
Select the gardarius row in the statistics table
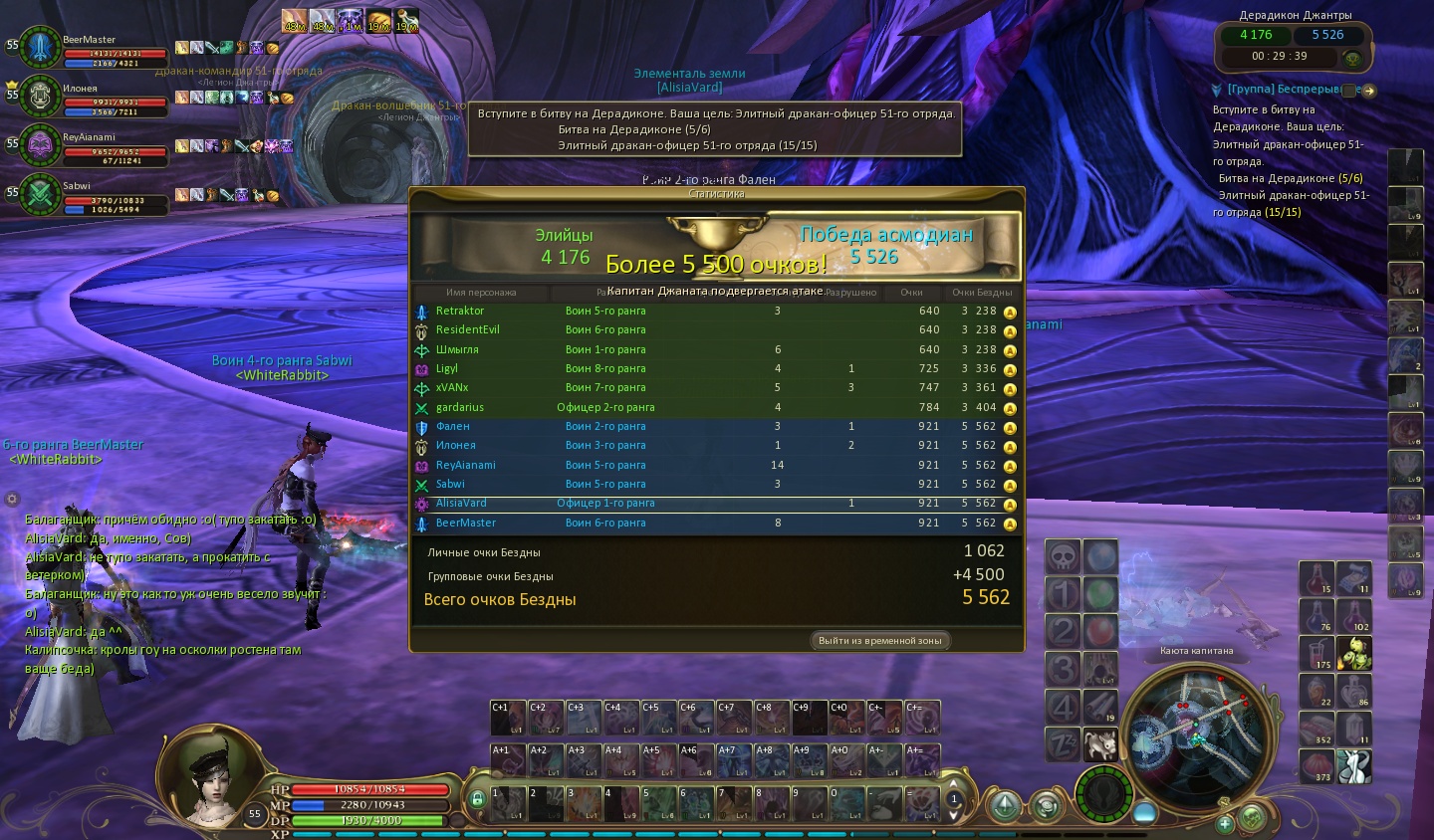(717, 407)
